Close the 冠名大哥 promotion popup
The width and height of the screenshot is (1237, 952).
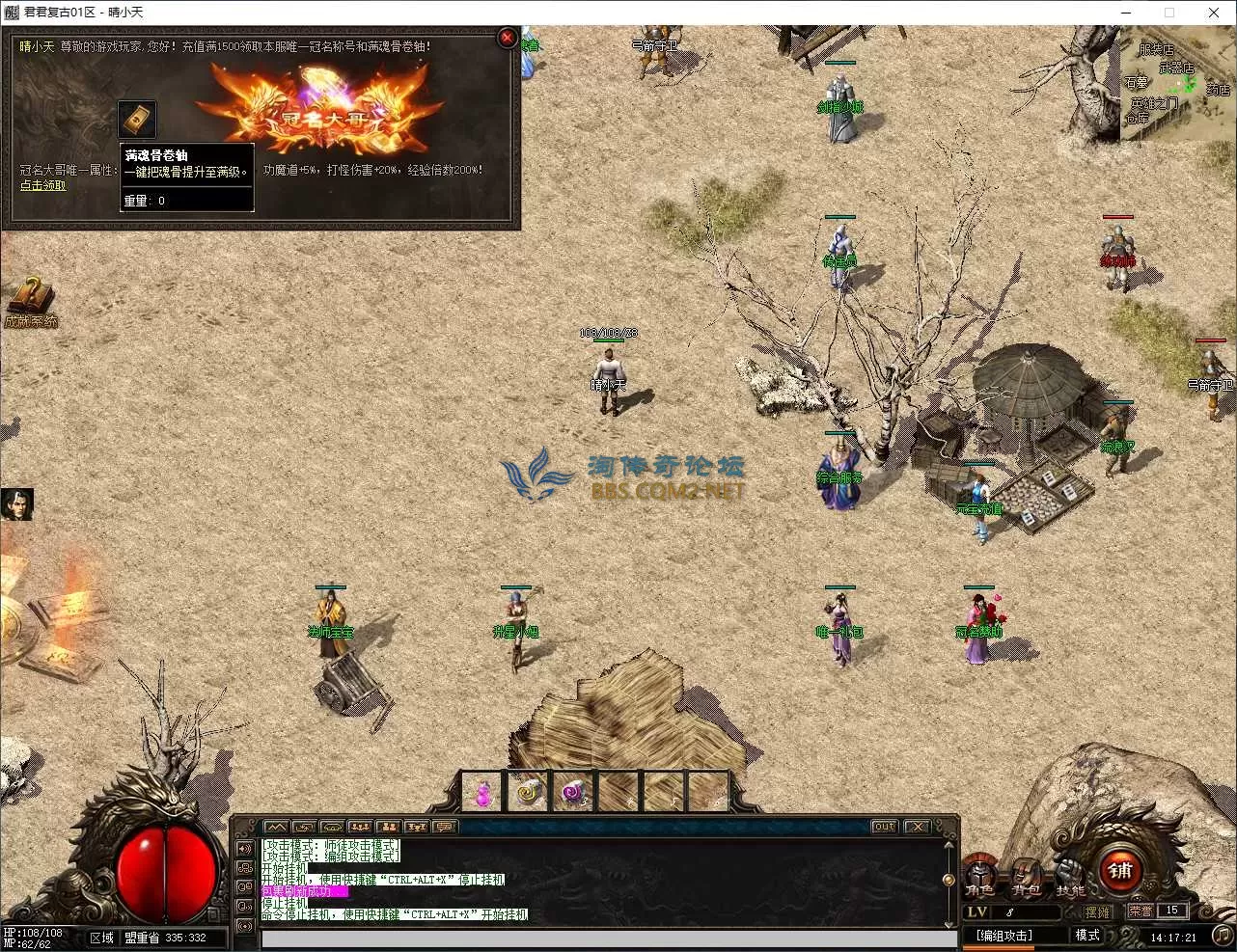507,38
